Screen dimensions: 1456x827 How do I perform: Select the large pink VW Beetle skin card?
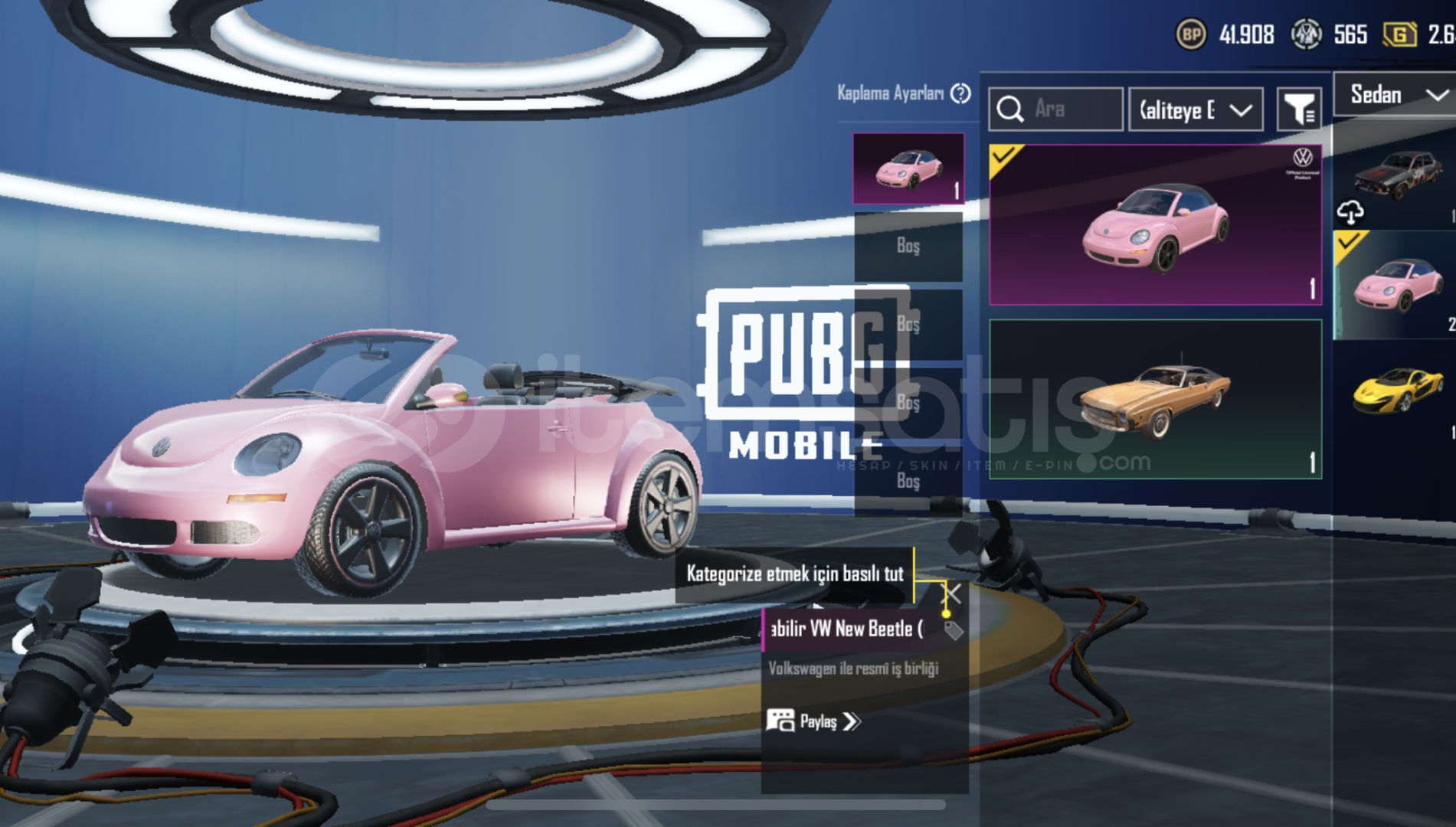(x=1155, y=225)
